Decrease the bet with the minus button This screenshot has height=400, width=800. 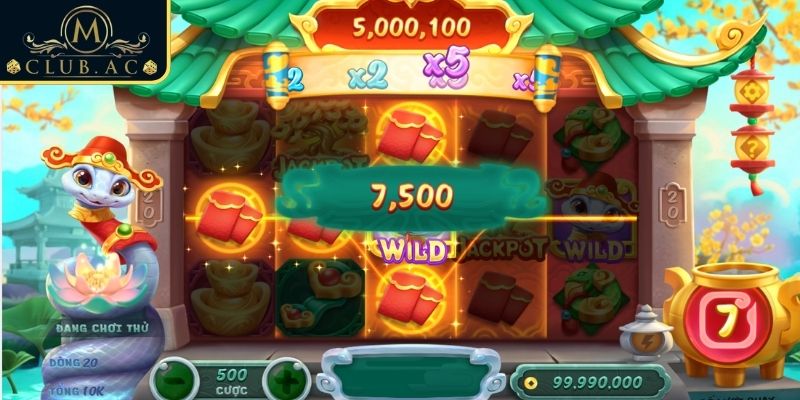[x=177, y=381]
